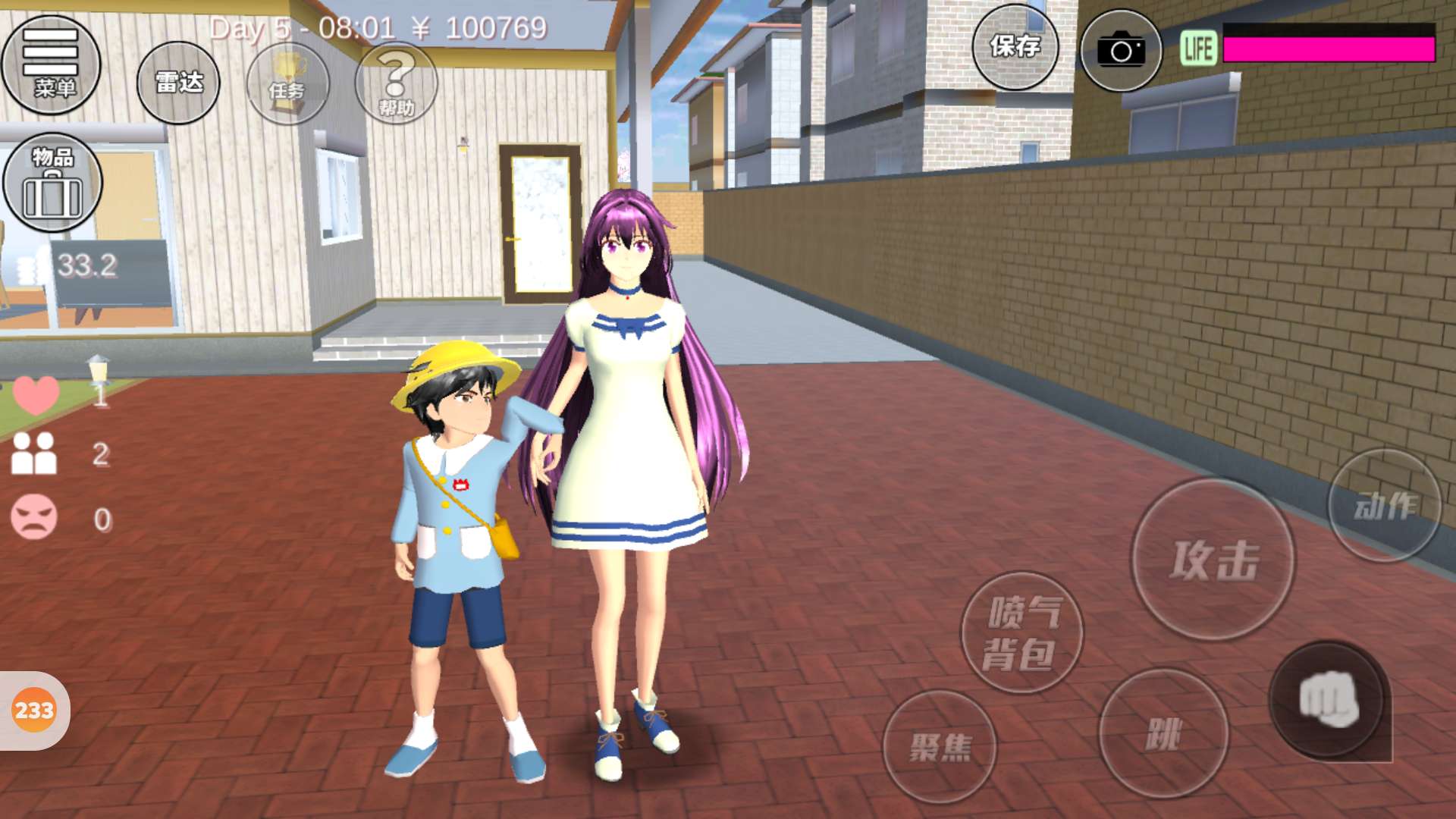Viewport: 1456px width, 819px height.
Task: Tap the fist punch icon
Action: tap(1329, 700)
